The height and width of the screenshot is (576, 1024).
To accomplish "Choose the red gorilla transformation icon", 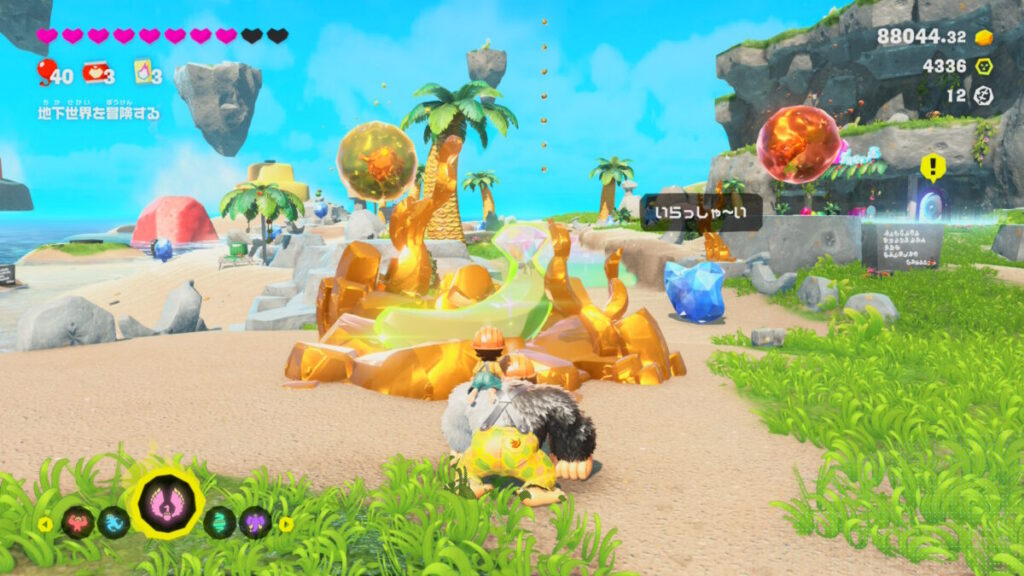I will coord(77,522).
